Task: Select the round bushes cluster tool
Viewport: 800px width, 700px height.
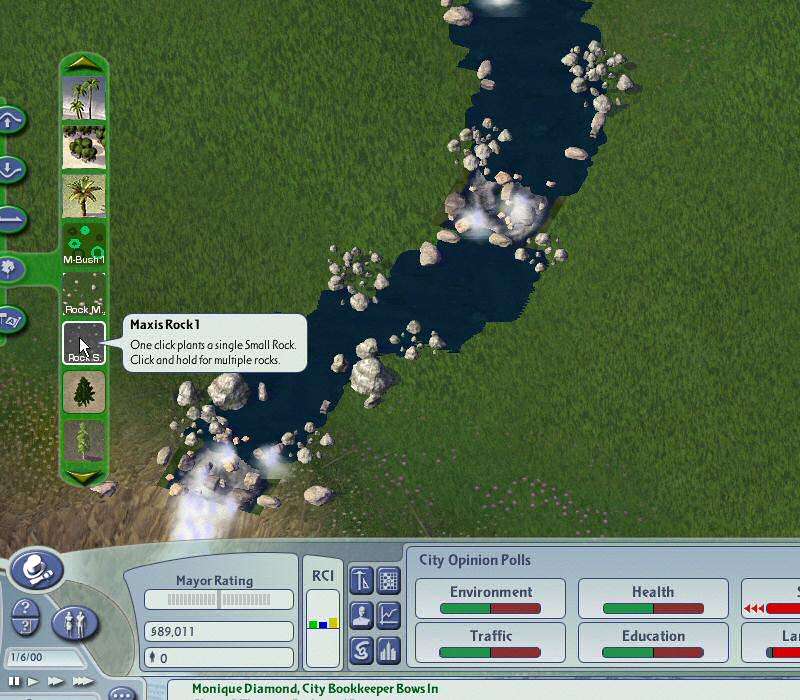Action: click(x=84, y=147)
